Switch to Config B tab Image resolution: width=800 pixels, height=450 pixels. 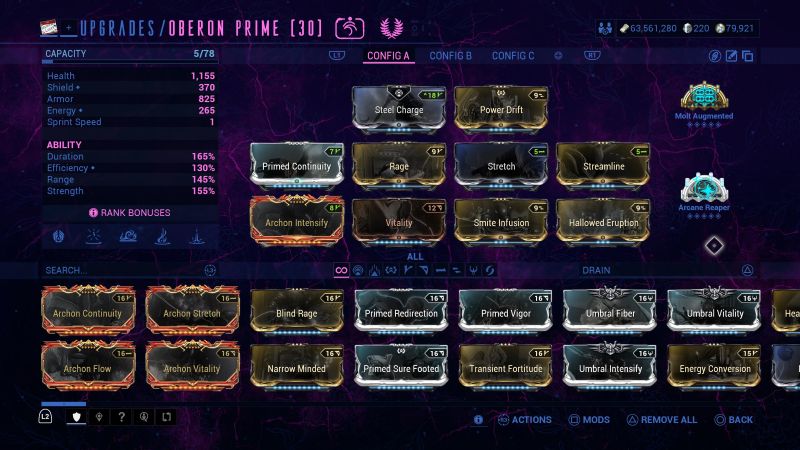click(450, 56)
